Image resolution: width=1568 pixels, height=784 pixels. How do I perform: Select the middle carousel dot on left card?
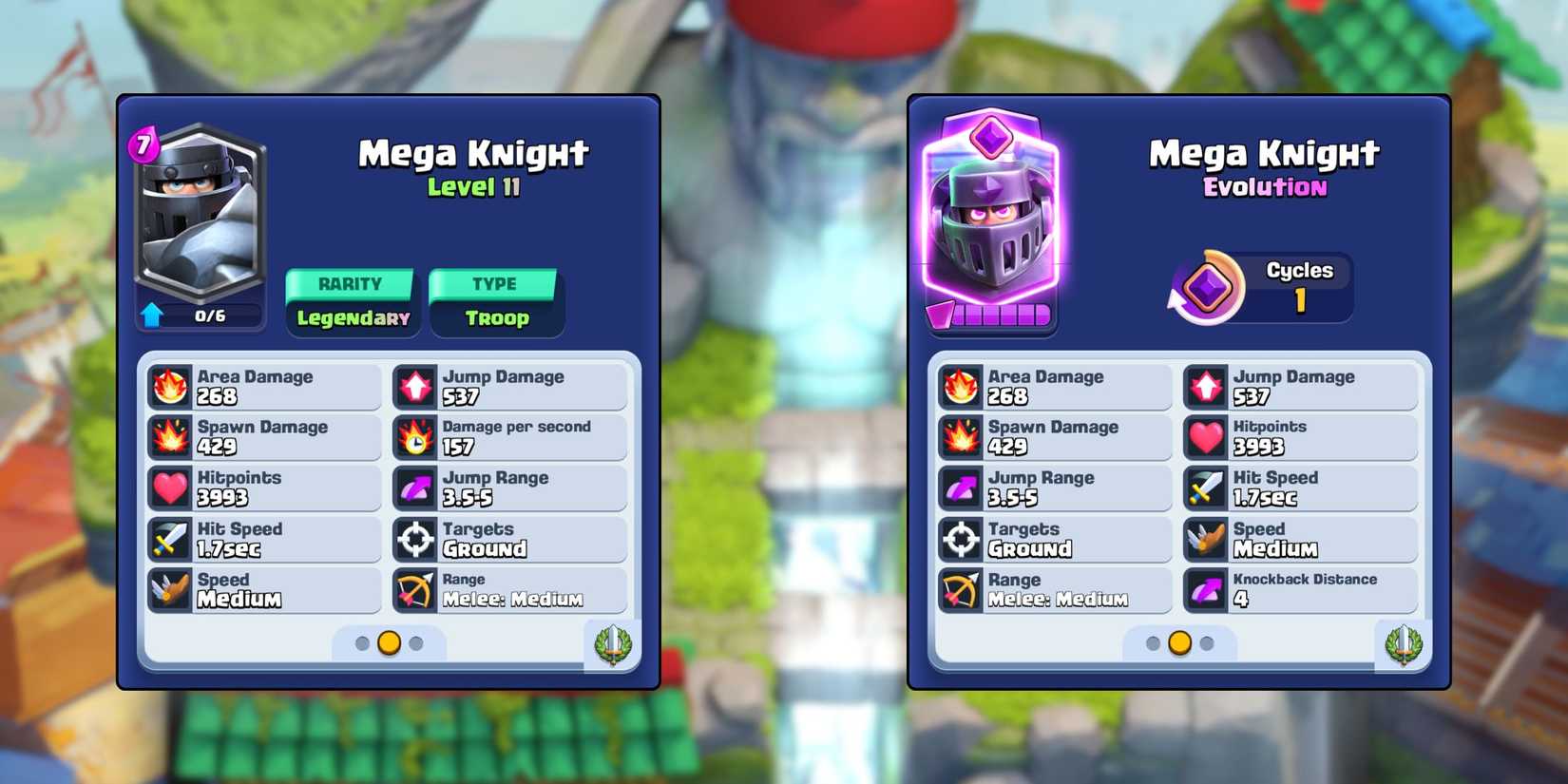coord(388,643)
